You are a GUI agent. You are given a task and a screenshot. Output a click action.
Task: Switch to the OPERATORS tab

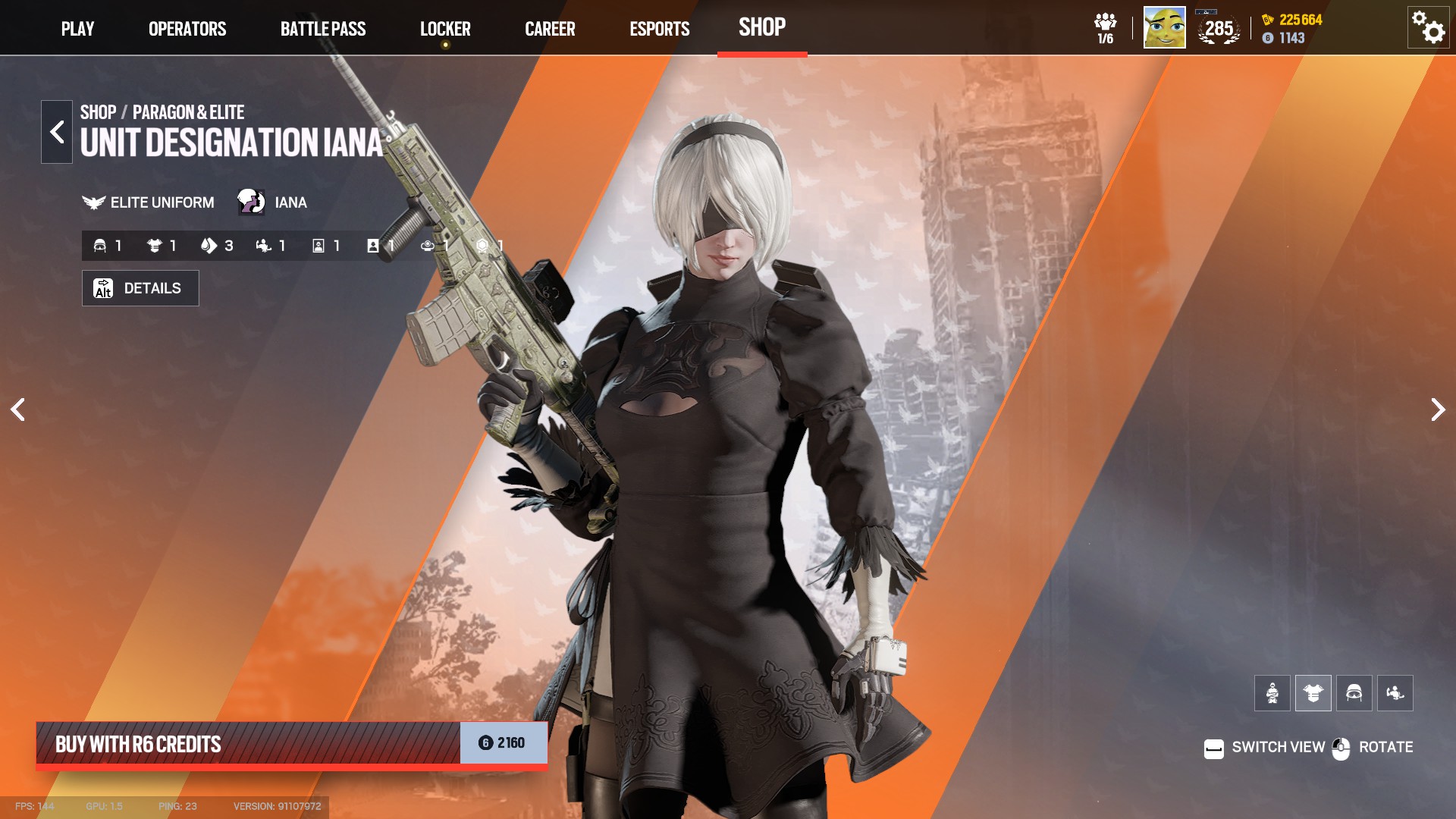click(x=187, y=29)
